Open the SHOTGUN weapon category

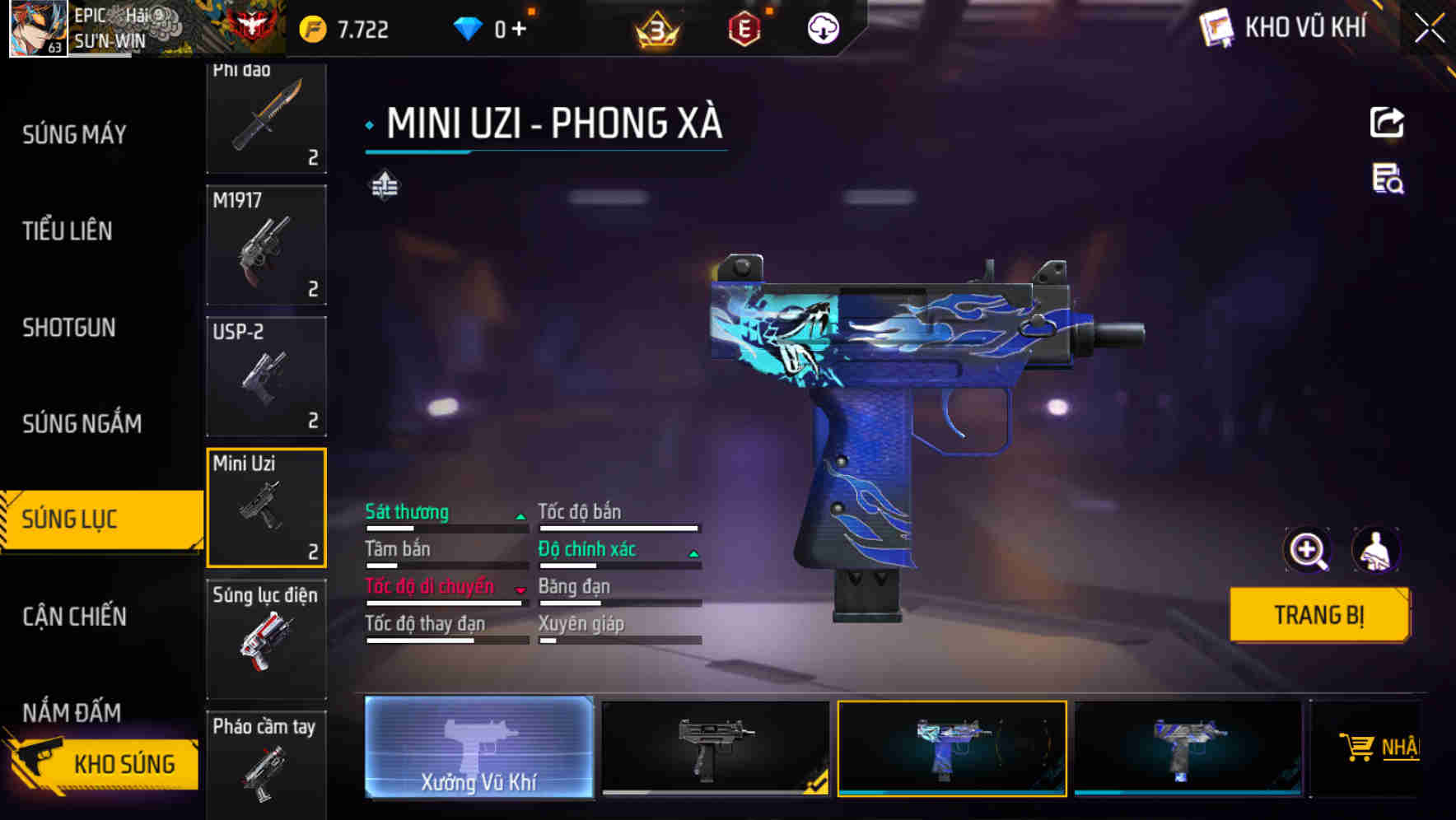pyautogui.click(x=68, y=328)
